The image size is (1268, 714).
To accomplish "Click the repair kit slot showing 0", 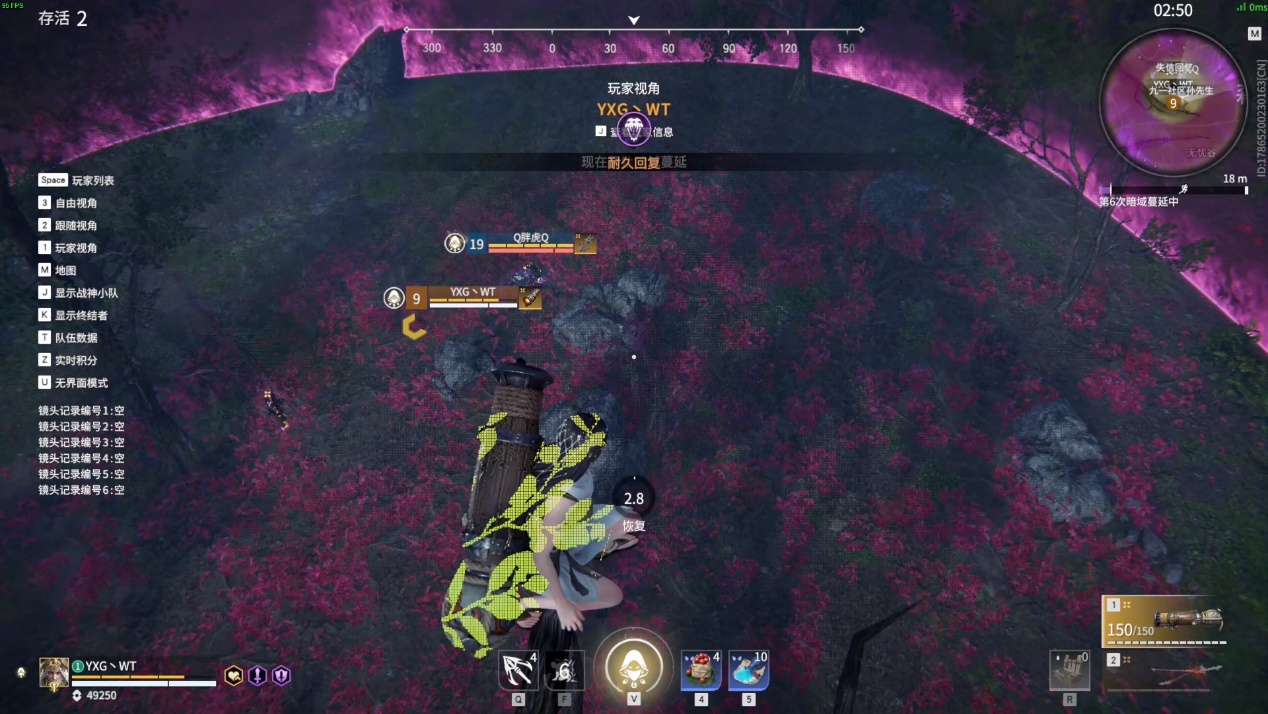I will coord(1069,669).
